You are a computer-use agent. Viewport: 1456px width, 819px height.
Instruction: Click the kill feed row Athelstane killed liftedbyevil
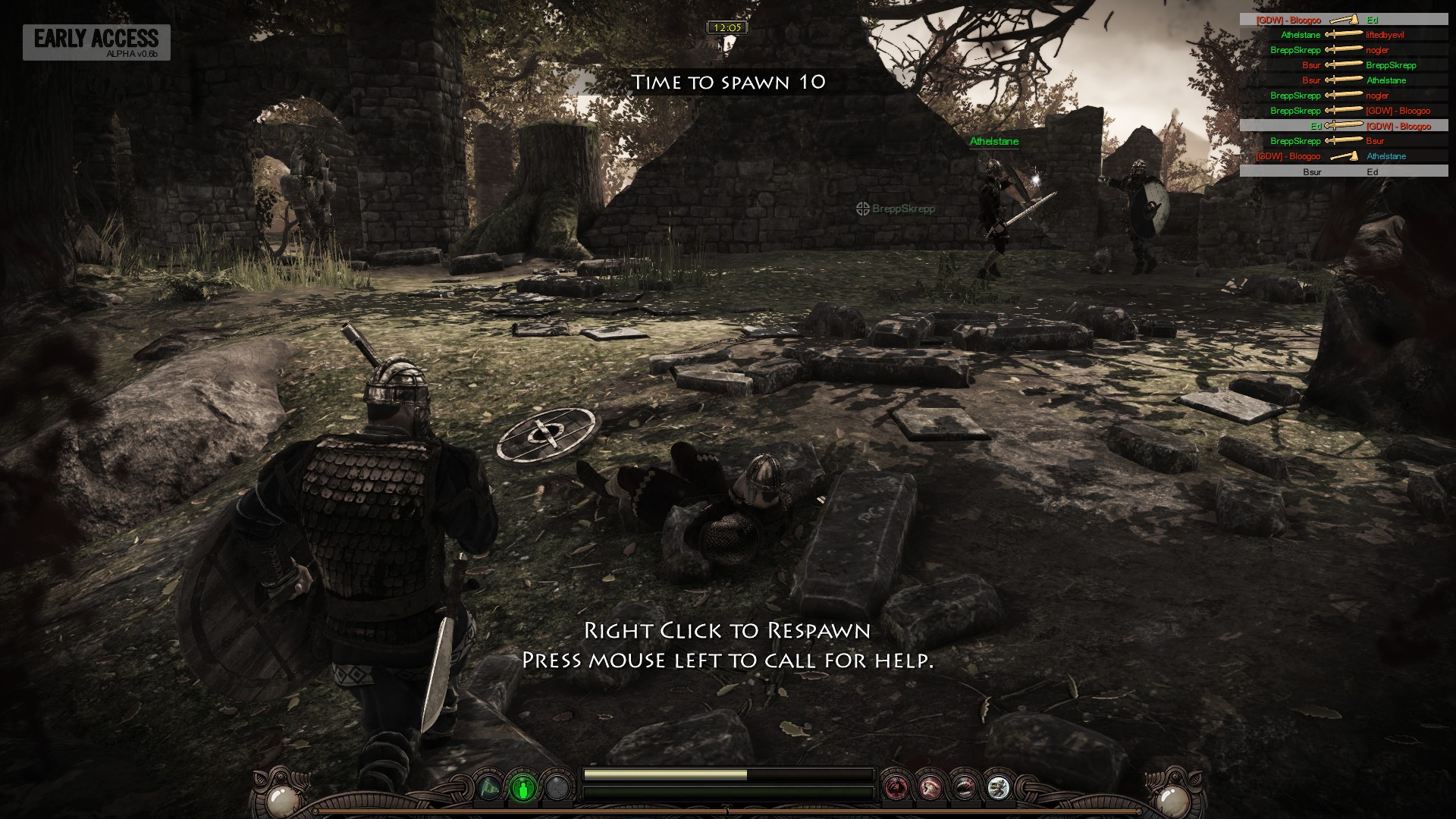click(1344, 35)
